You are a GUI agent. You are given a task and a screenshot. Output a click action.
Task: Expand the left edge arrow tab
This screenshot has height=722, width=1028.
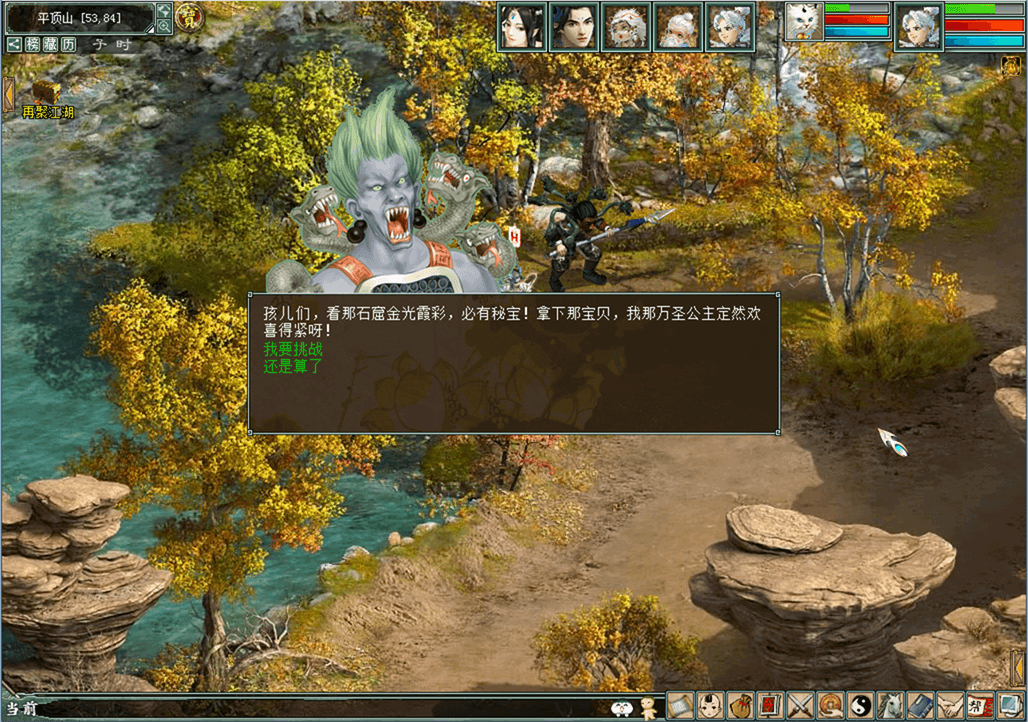(x=8, y=95)
